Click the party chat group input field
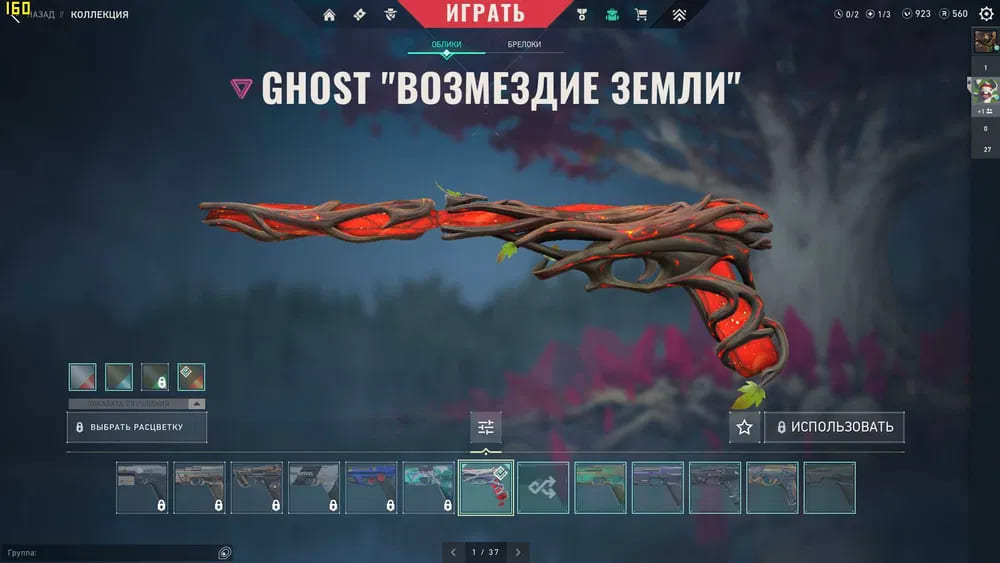 click(115, 552)
